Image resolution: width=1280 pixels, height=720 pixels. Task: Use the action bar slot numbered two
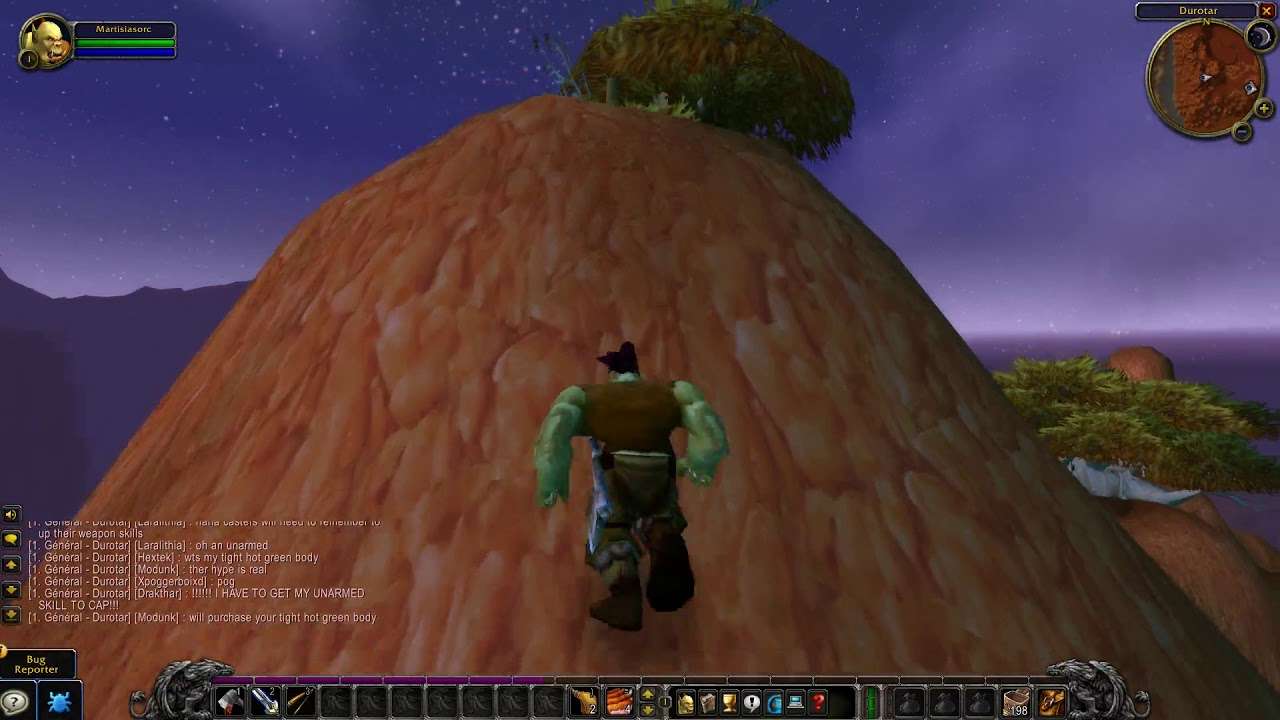coord(265,701)
